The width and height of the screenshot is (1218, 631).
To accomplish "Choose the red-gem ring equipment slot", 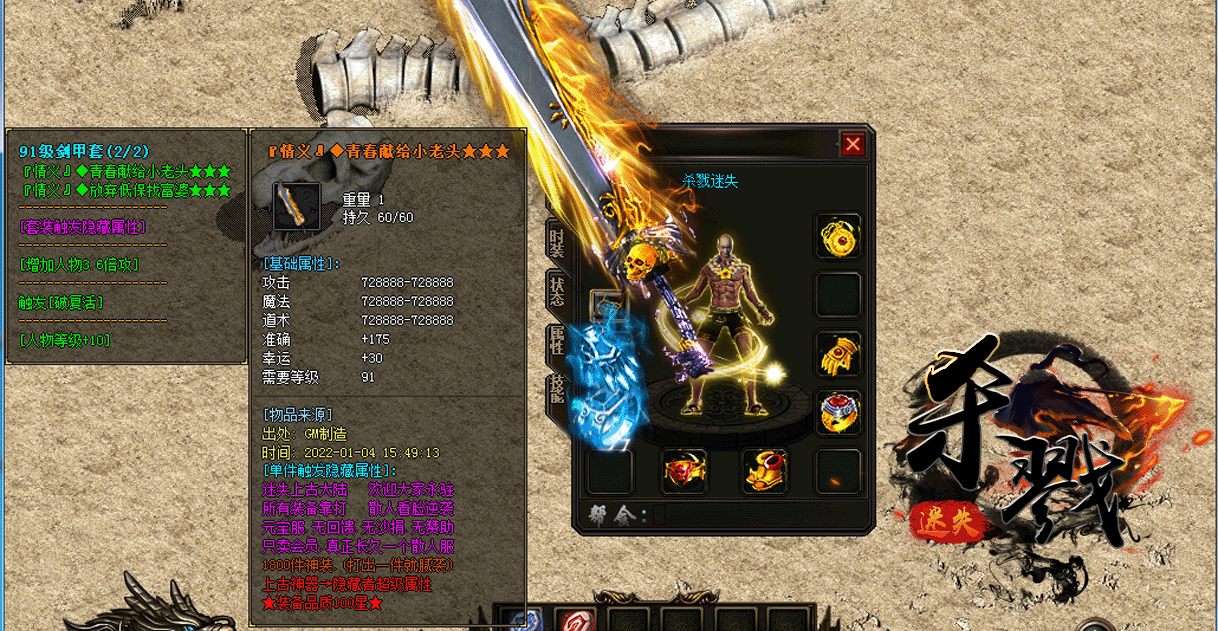I will tap(838, 412).
